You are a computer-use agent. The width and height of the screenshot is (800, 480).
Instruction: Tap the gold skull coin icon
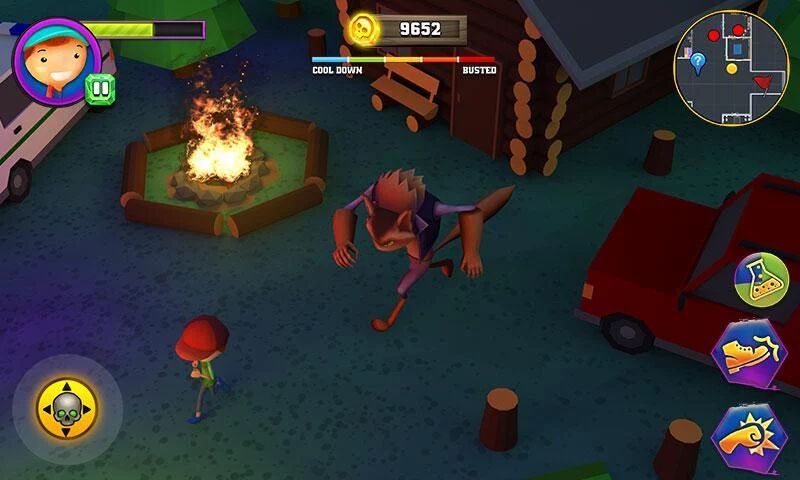(x=363, y=29)
